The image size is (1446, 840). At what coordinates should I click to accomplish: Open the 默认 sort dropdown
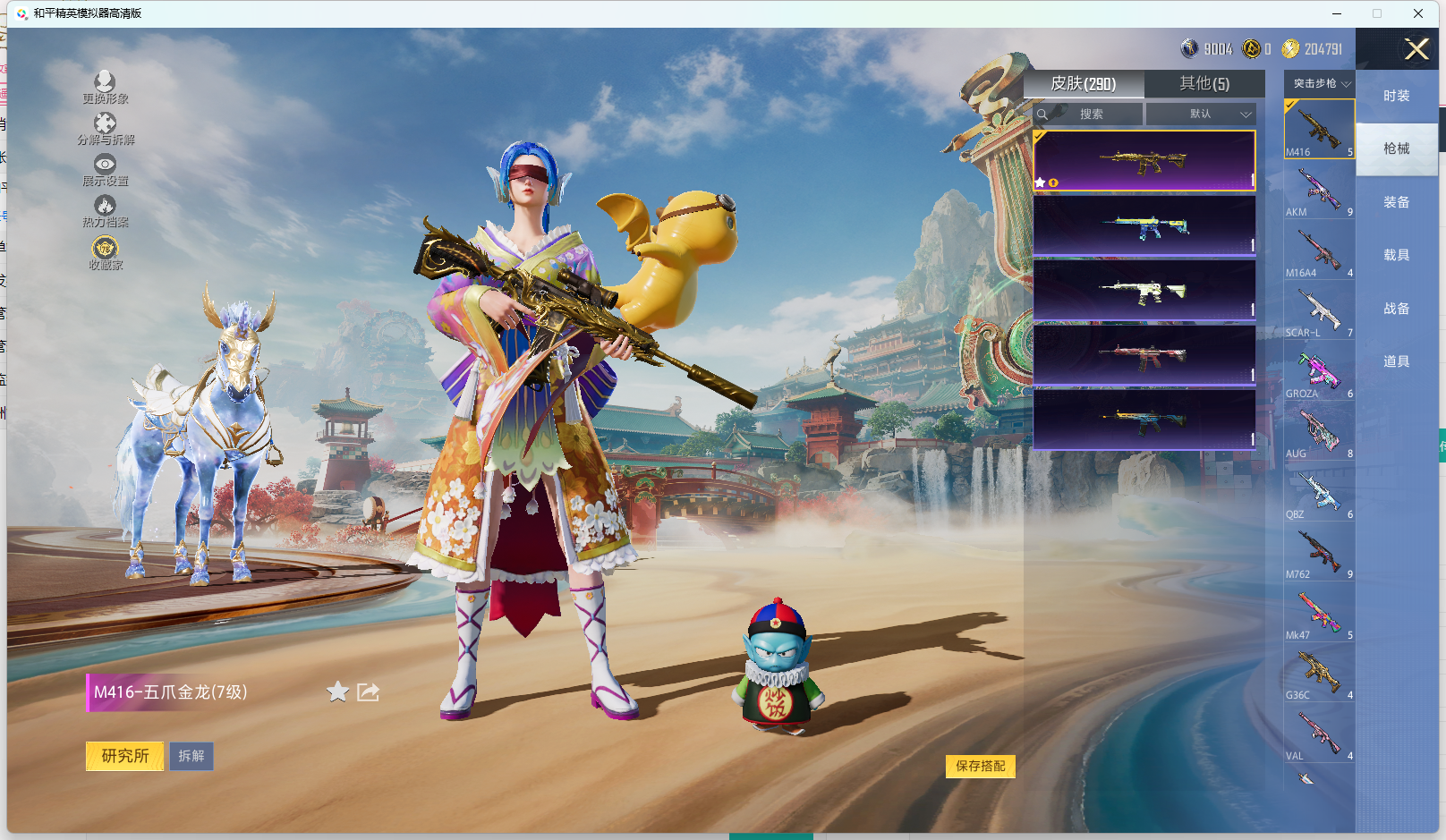coord(1201,114)
